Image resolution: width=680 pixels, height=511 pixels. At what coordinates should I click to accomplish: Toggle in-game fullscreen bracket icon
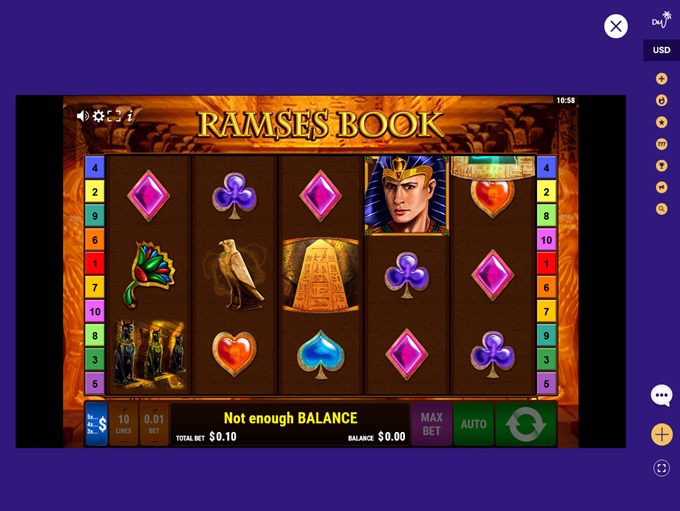pyautogui.click(x=114, y=116)
